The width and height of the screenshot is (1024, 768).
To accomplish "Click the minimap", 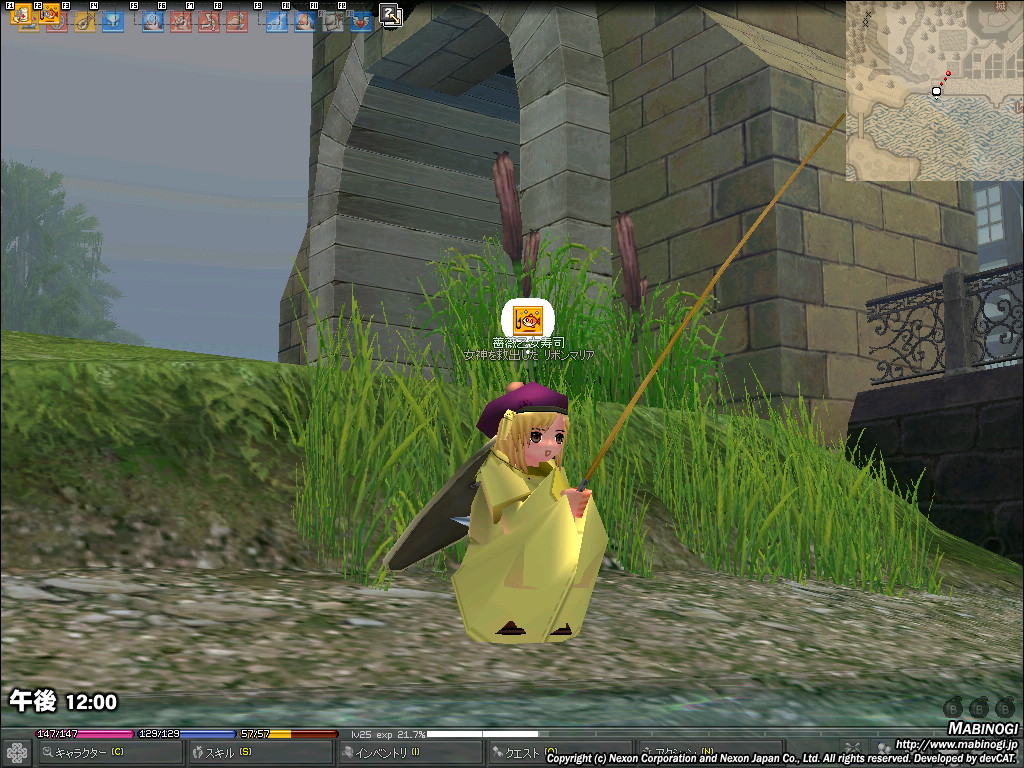I will (934, 90).
